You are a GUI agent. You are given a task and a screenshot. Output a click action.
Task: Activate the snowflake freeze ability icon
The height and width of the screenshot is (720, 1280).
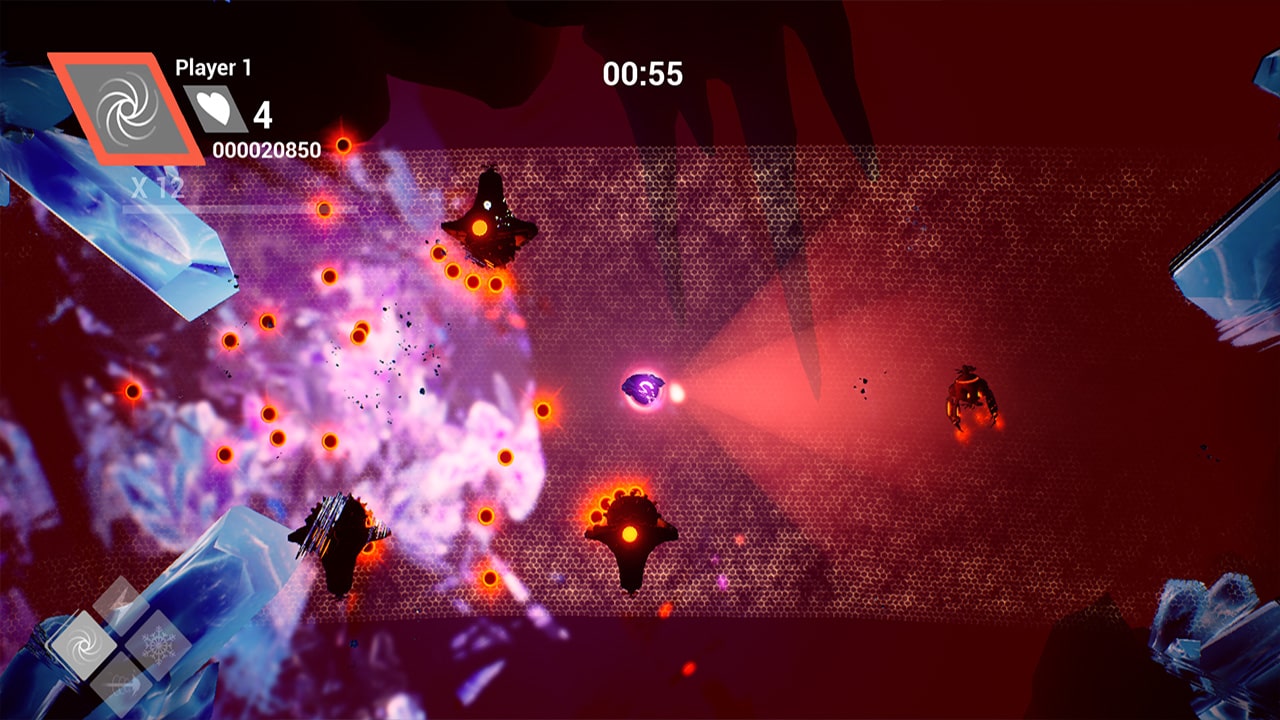(x=157, y=644)
